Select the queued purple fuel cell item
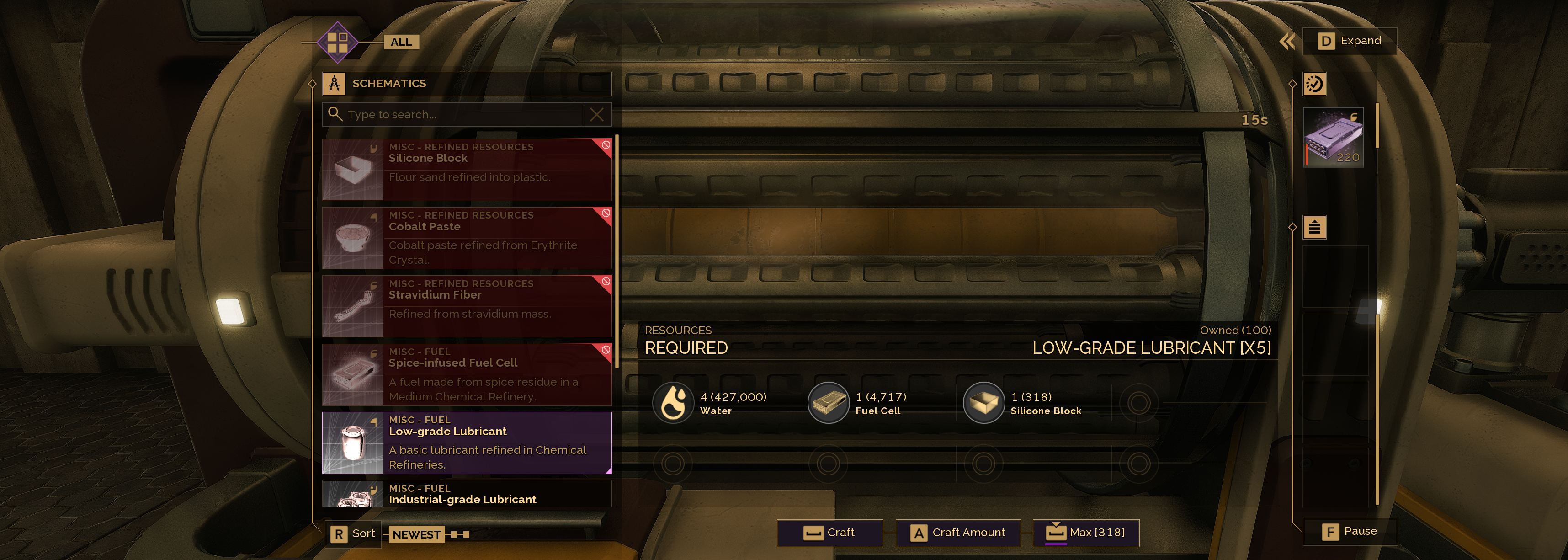Screen dimensions: 1568x560 point(1333,138)
